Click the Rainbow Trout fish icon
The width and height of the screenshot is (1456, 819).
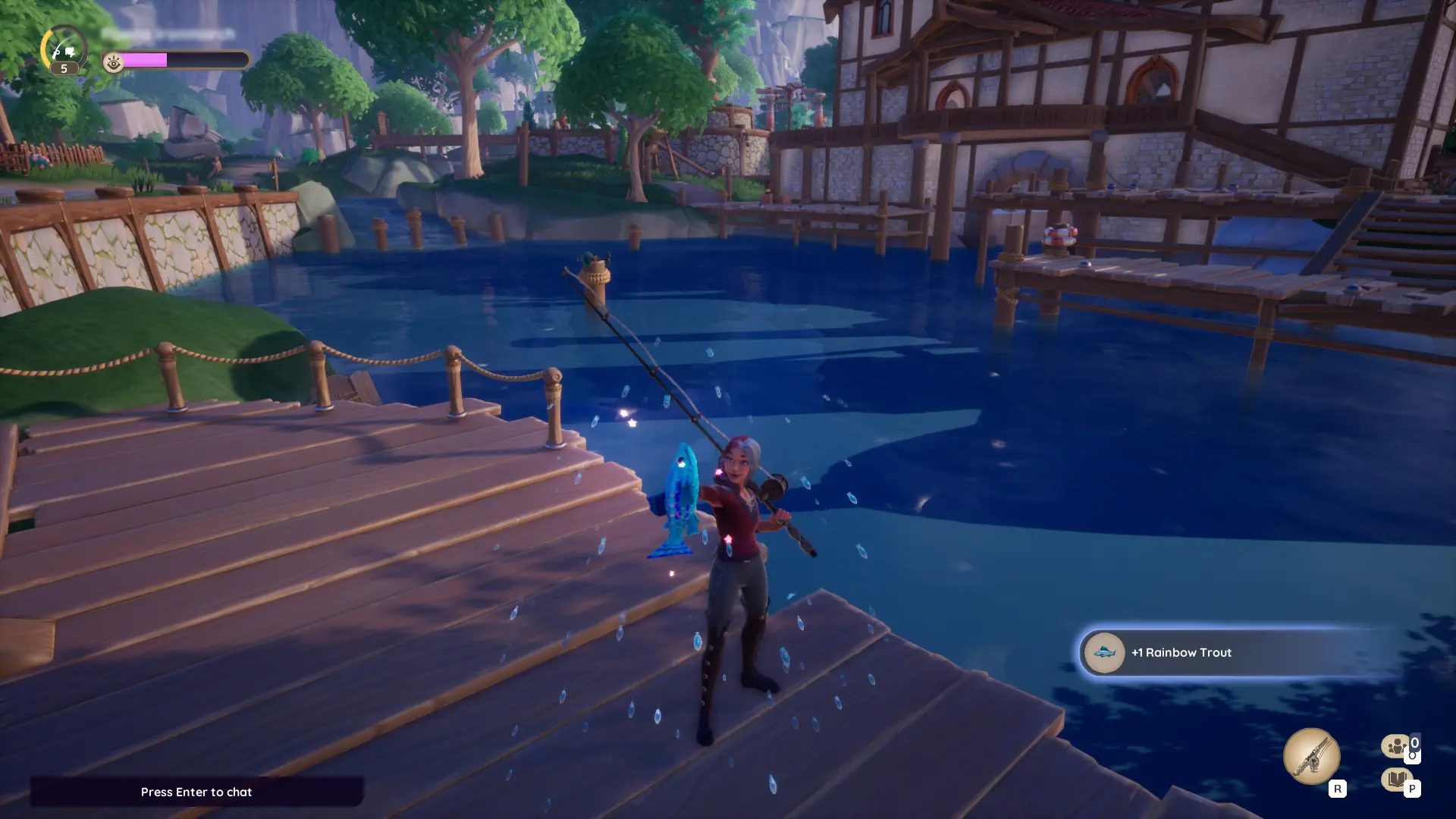click(1104, 653)
